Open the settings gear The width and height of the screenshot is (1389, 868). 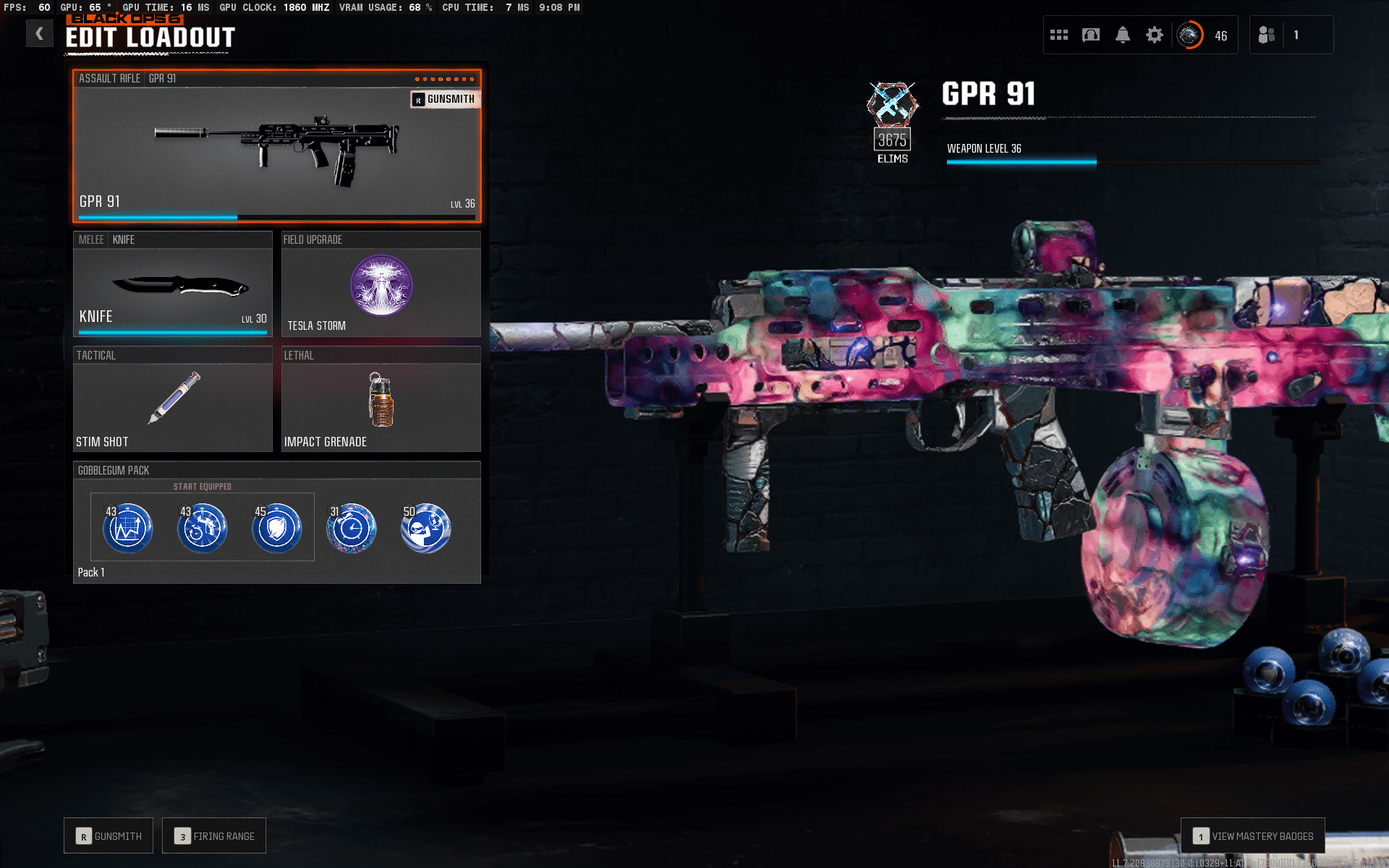pyautogui.click(x=1155, y=35)
